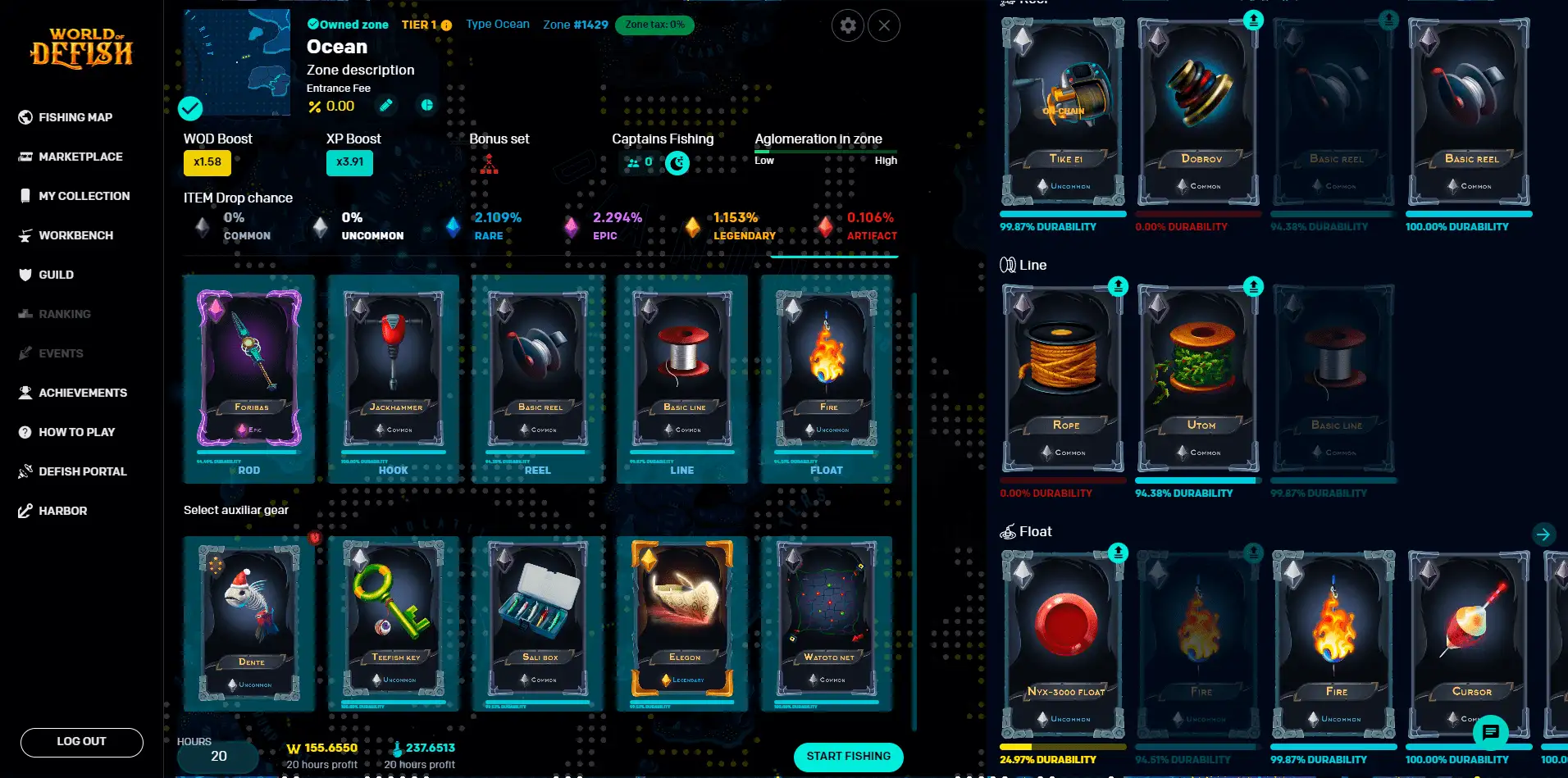
Task: Go to the Marketplace
Action: pyautogui.click(x=80, y=157)
